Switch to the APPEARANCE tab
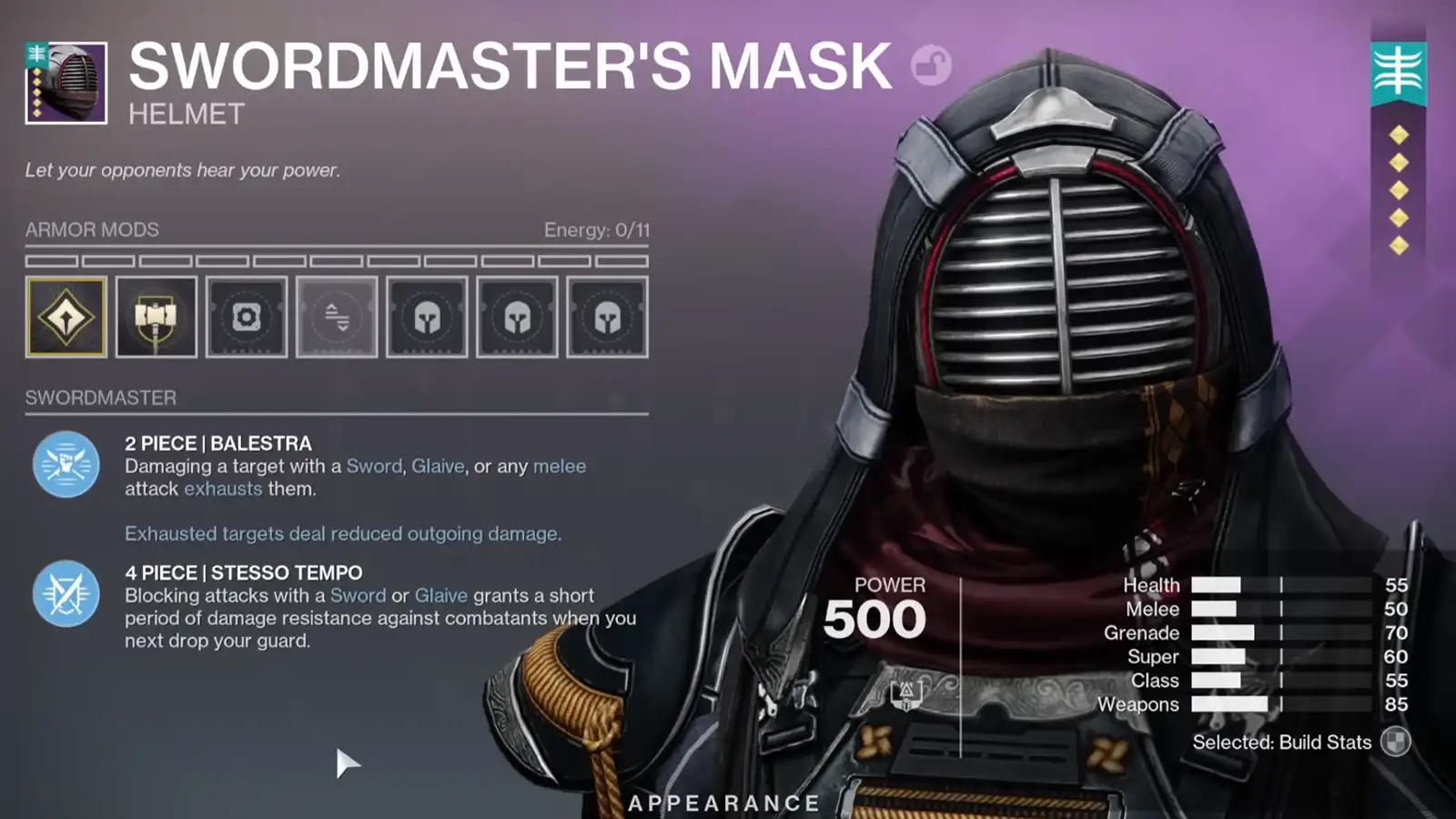 click(x=721, y=804)
